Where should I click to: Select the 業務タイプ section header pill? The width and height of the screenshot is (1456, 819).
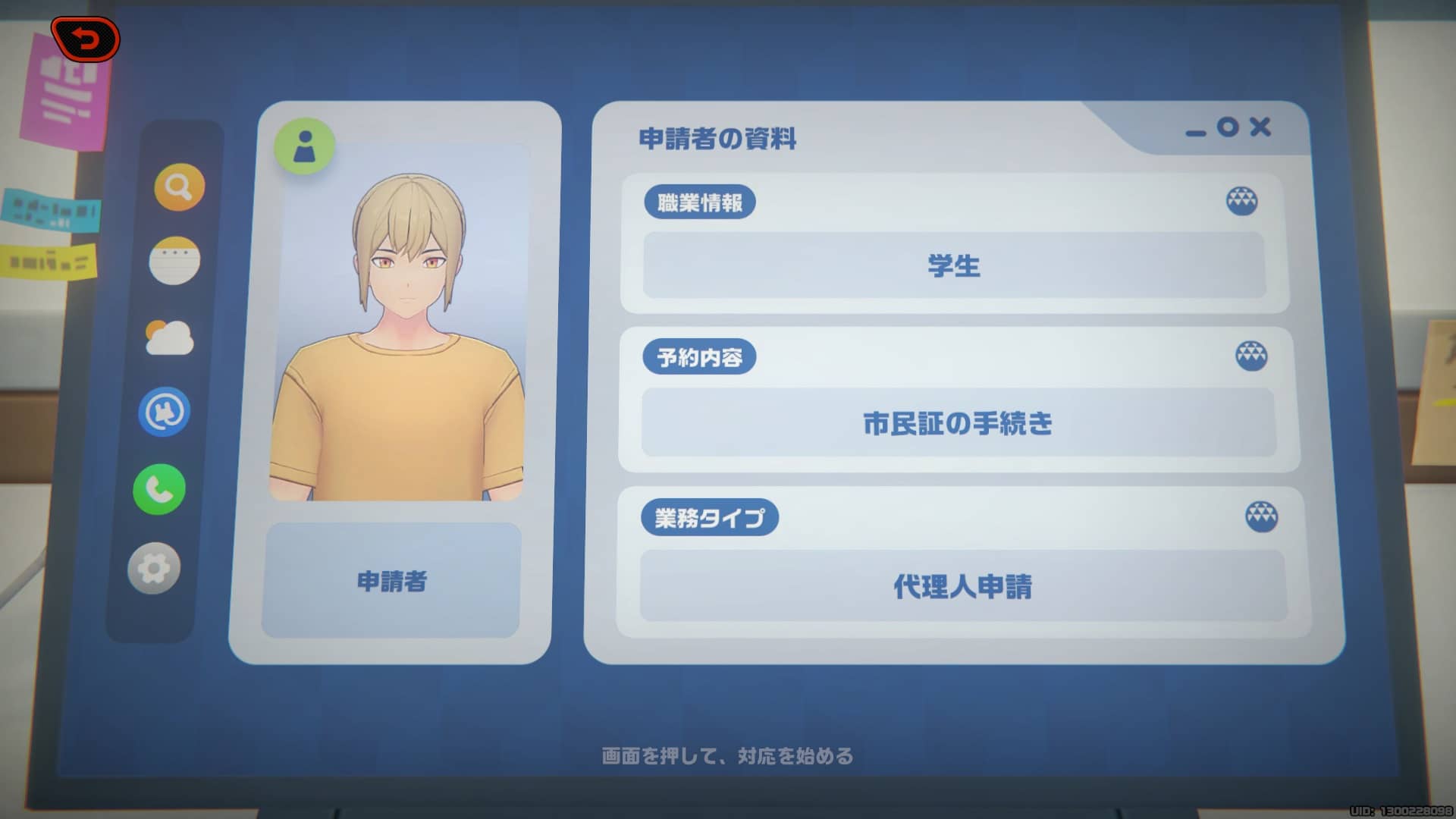(x=712, y=517)
